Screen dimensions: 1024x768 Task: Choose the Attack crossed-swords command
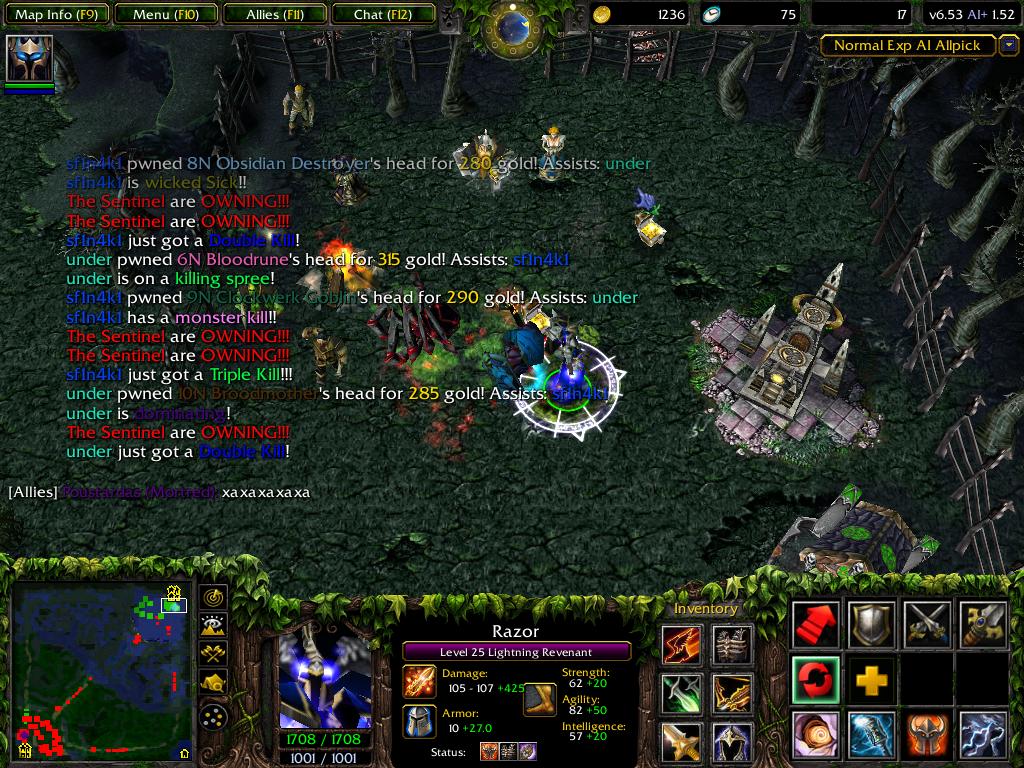926,625
